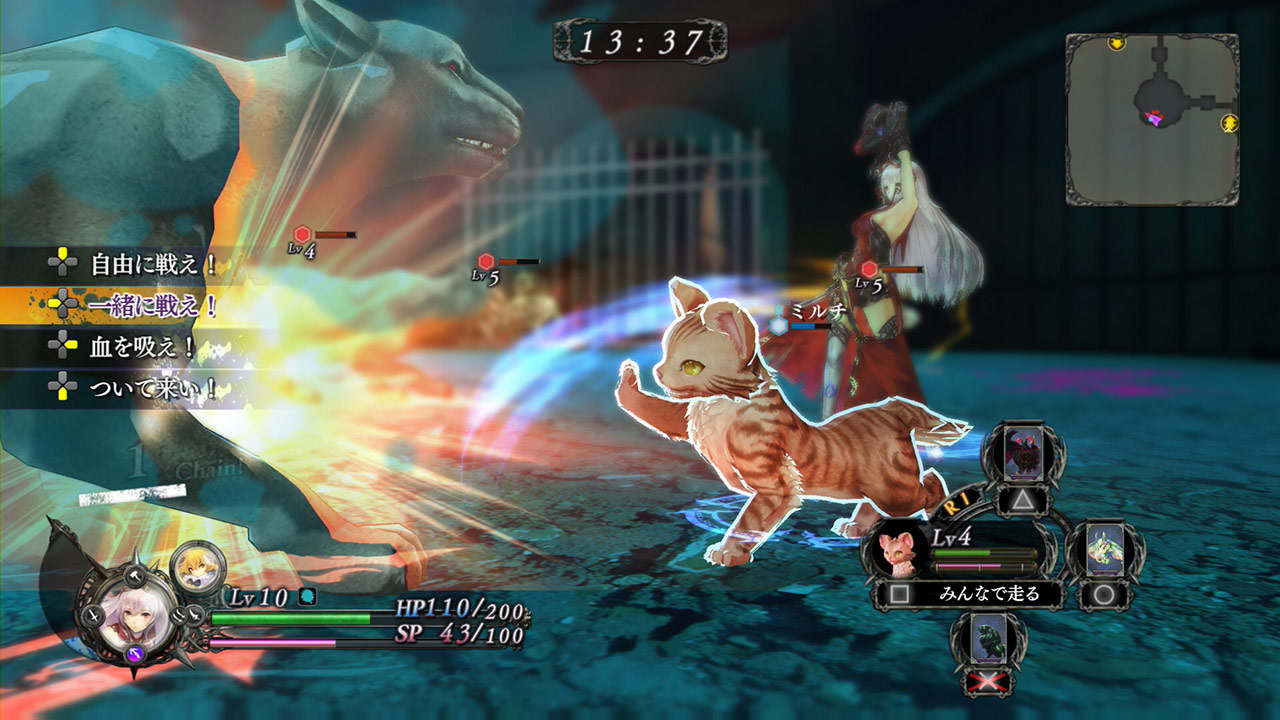Choose the 一緒に戦え! command

pos(153,306)
